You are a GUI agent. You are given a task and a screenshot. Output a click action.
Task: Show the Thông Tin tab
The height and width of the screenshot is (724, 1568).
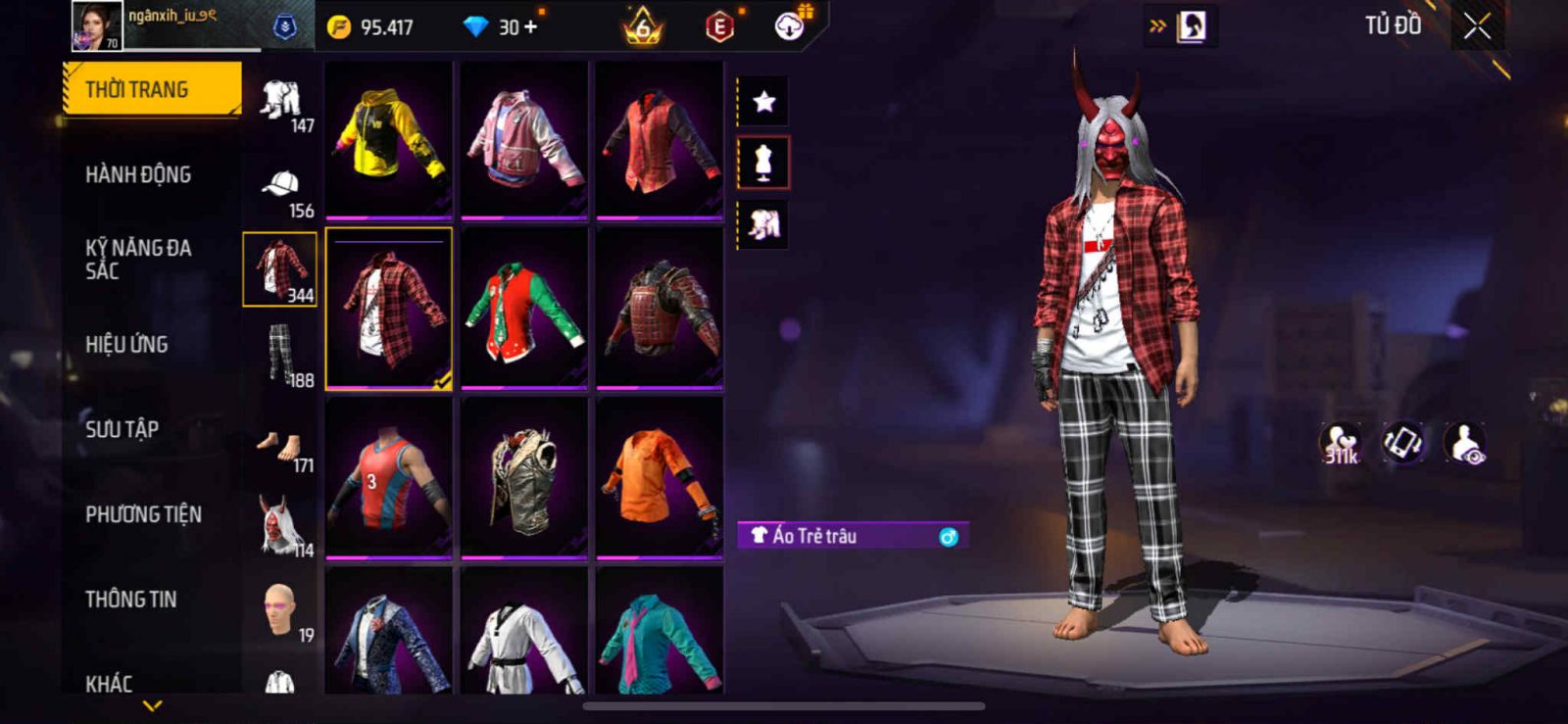131,600
